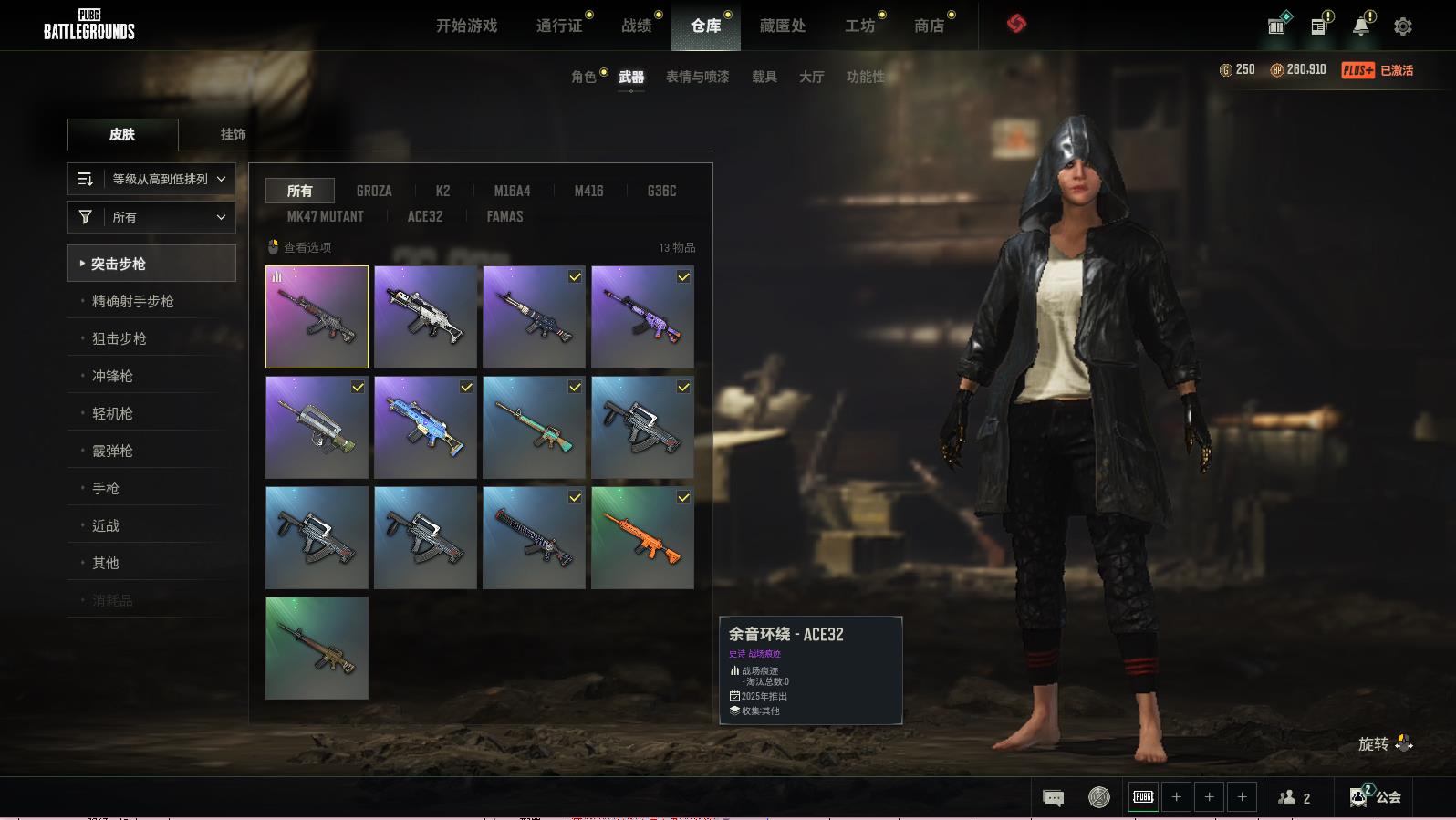Go to the 通行证 pass tab
Viewport: 1456px width, 820px height.
tap(559, 26)
